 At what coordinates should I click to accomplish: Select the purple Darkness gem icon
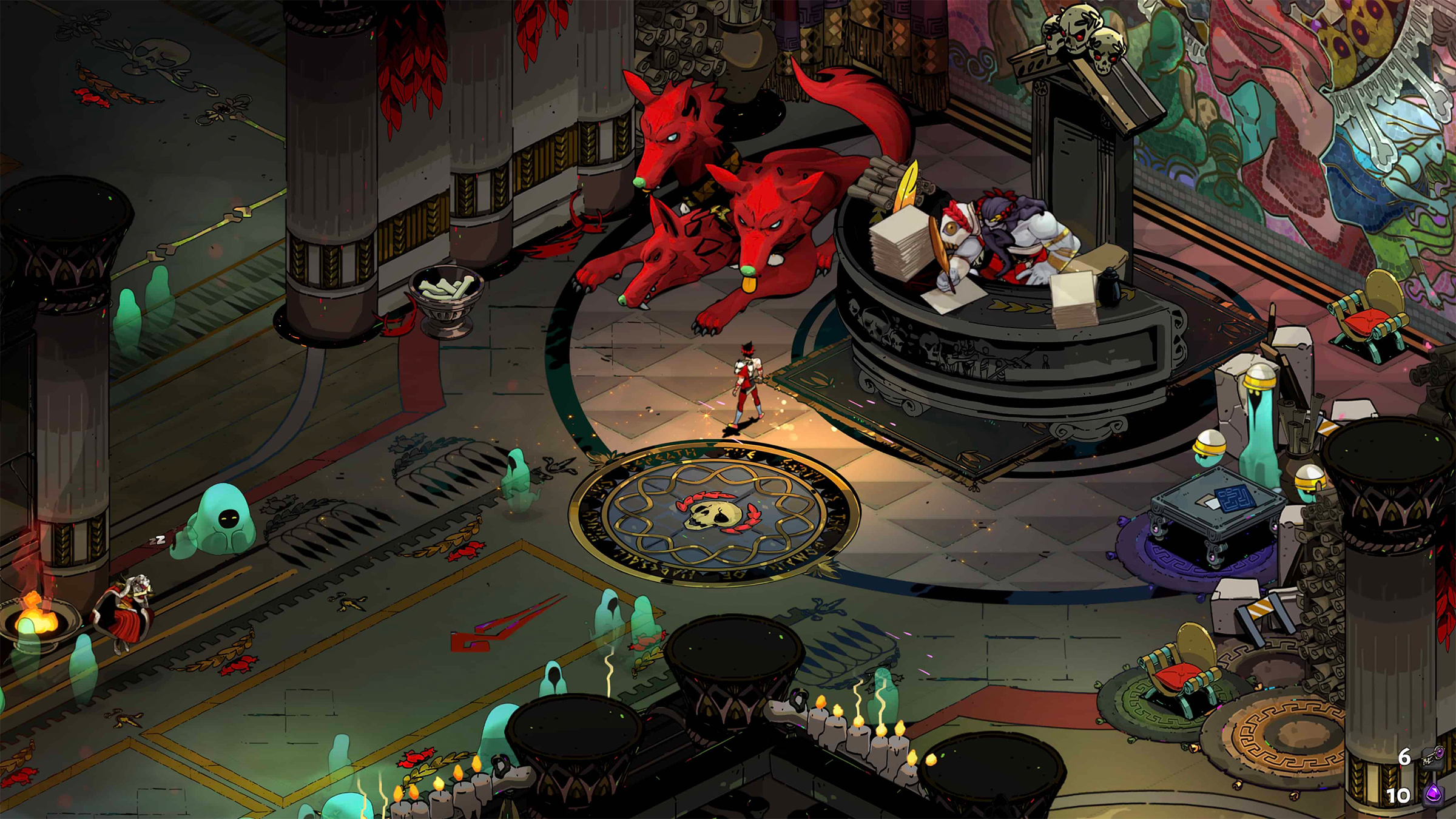[x=1434, y=794]
